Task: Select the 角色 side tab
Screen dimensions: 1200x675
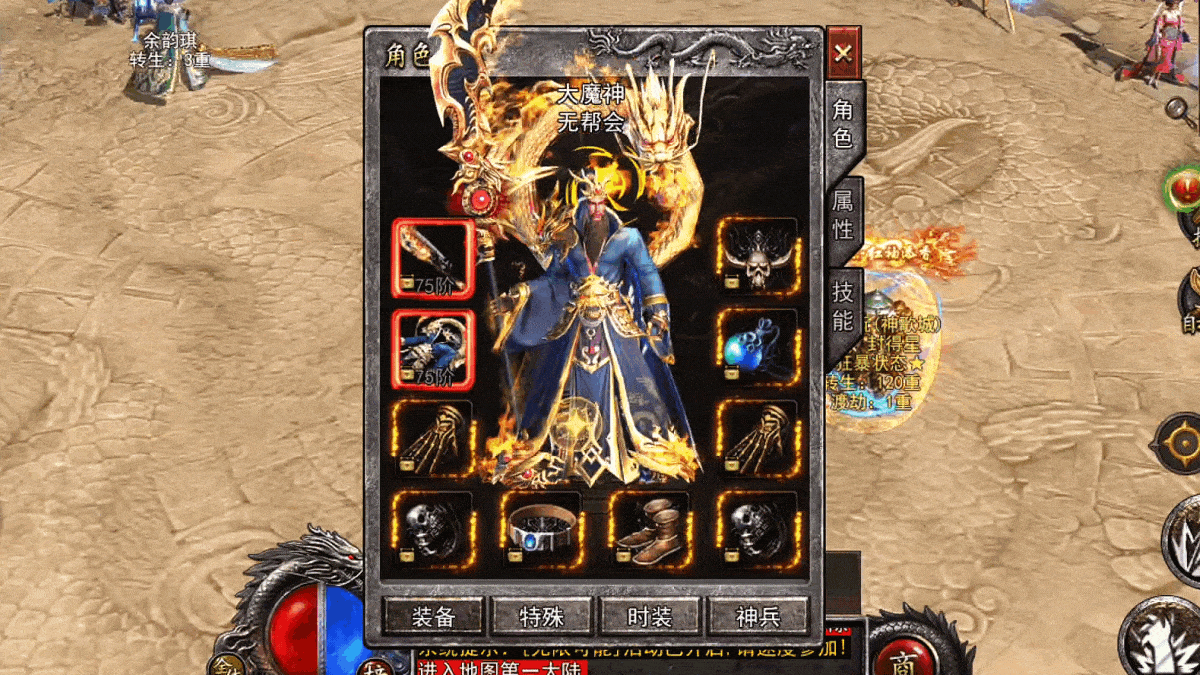Action: [x=843, y=124]
